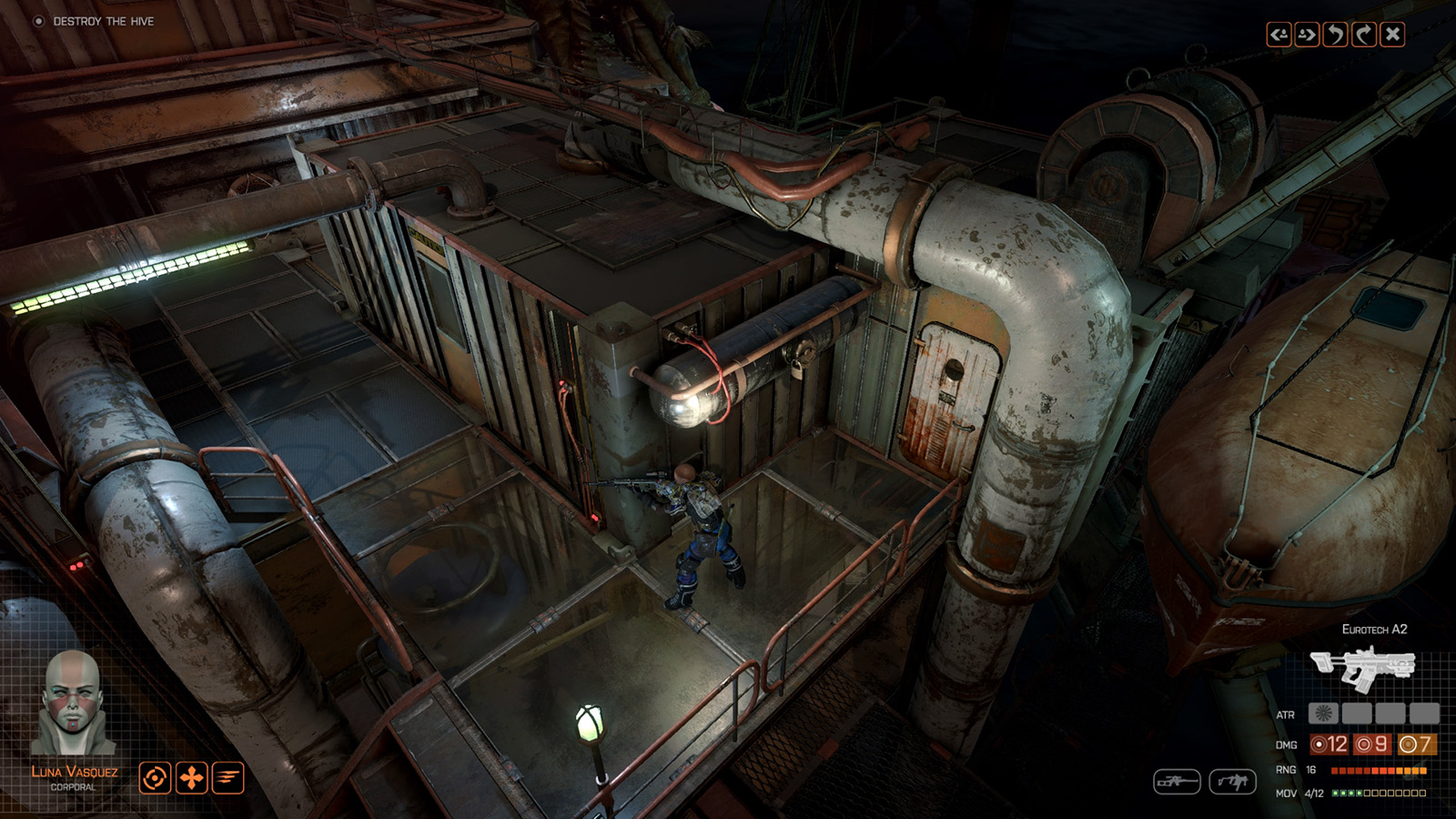Open the Destroy the Hive objective
The image size is (1456, 819).
pyautogui.click(x=103, y=21)
